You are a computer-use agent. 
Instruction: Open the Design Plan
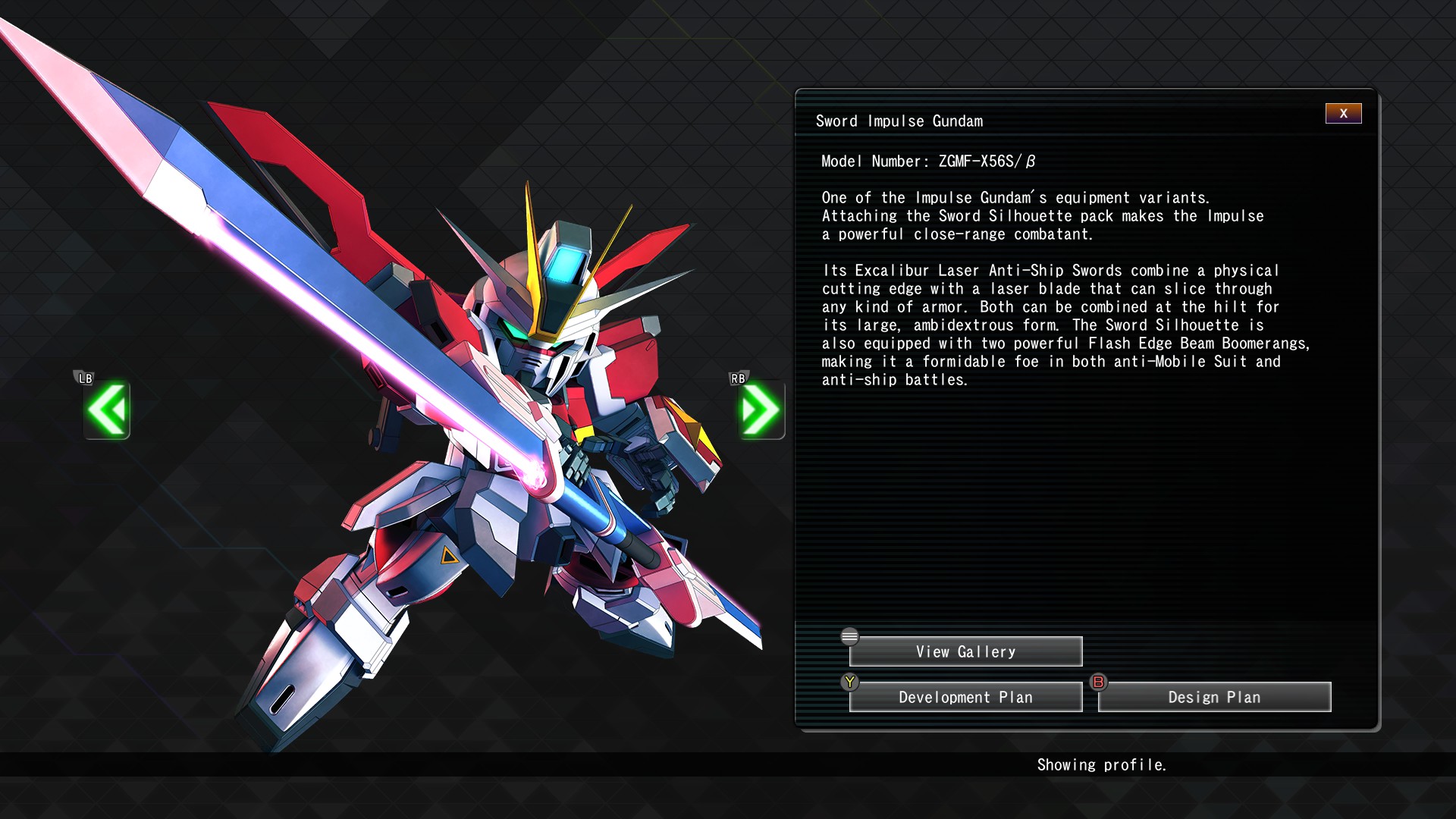coord(1214,697)
